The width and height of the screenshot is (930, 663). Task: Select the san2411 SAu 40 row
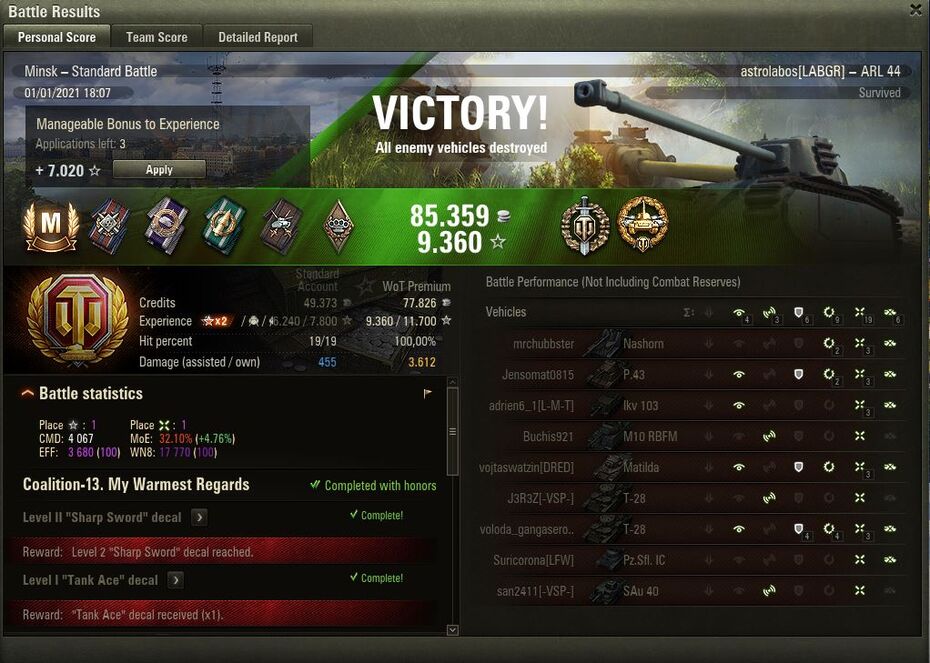tap(694, 591)
